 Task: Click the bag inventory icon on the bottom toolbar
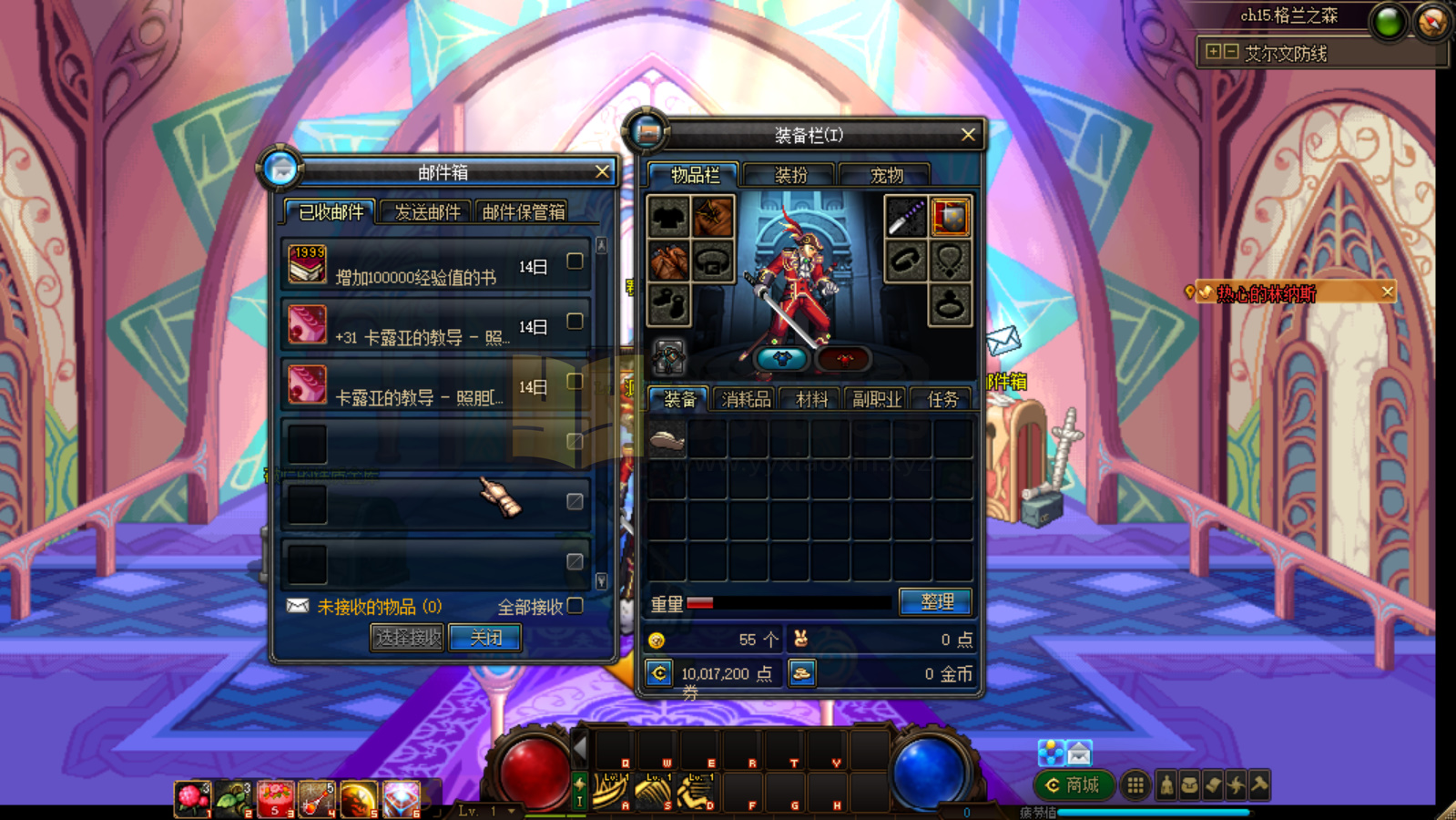1191,785
